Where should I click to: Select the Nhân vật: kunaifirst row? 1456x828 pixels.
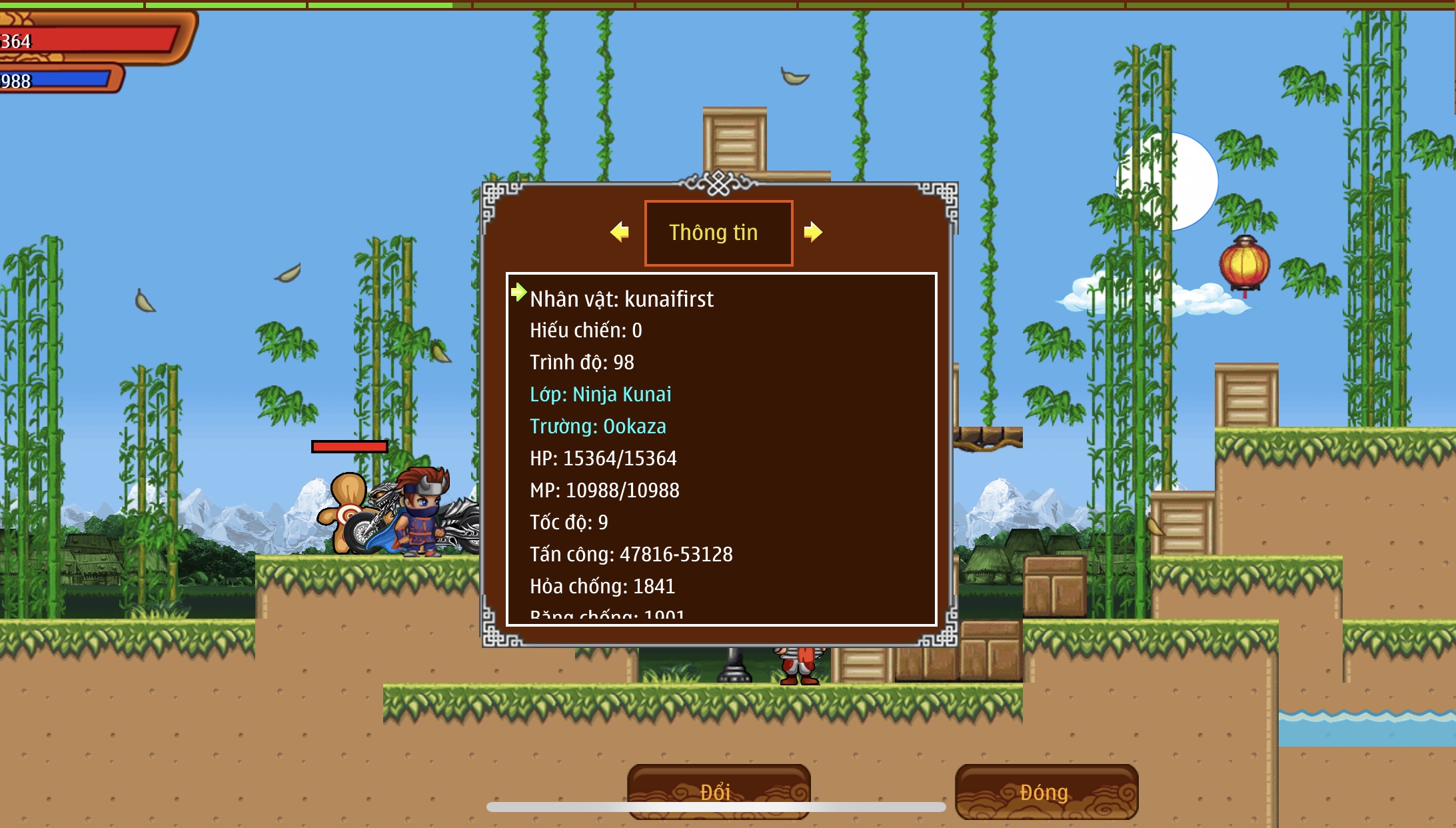pos(621,299)
